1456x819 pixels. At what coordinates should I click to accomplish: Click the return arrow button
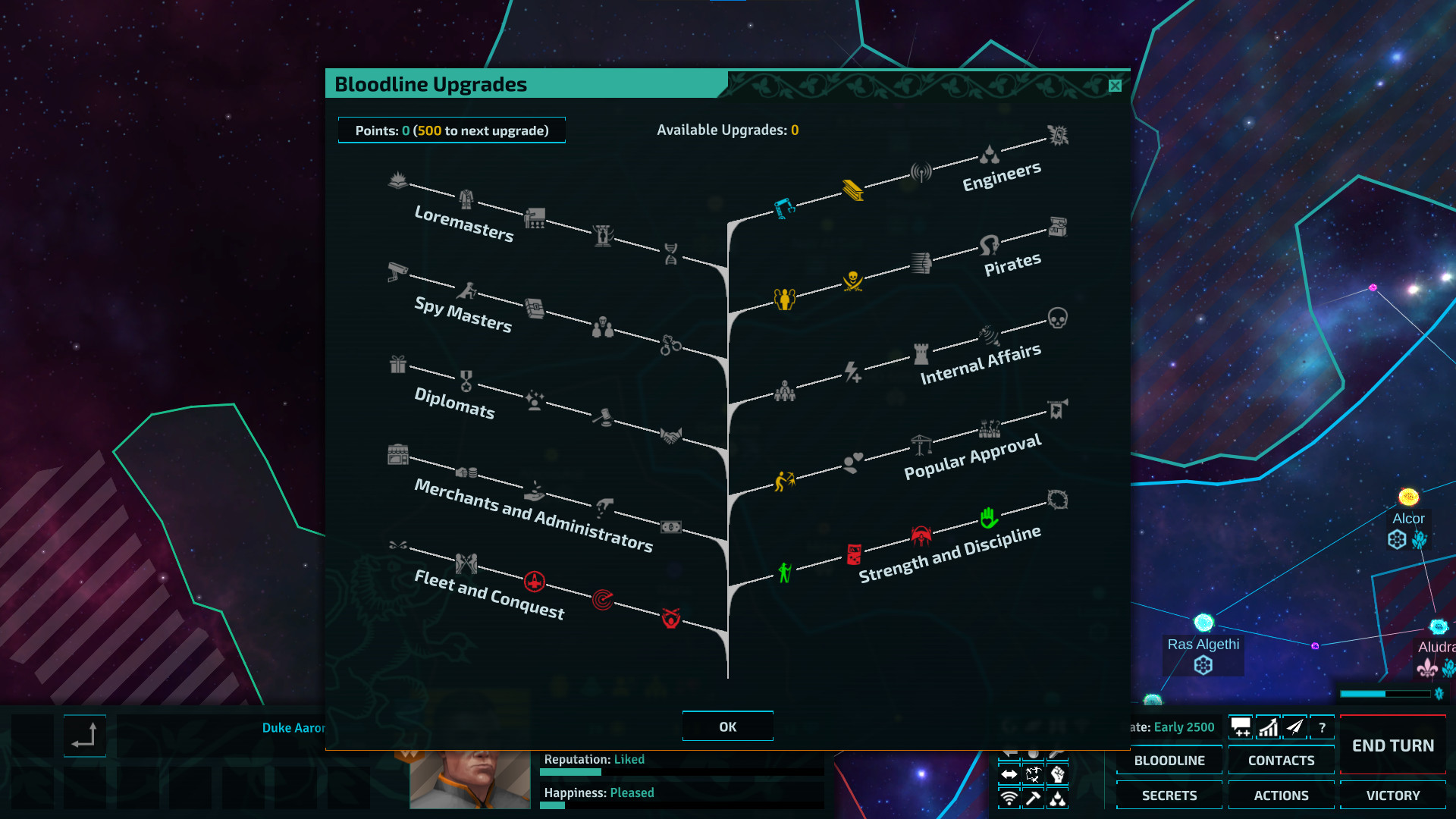(84, 736)
